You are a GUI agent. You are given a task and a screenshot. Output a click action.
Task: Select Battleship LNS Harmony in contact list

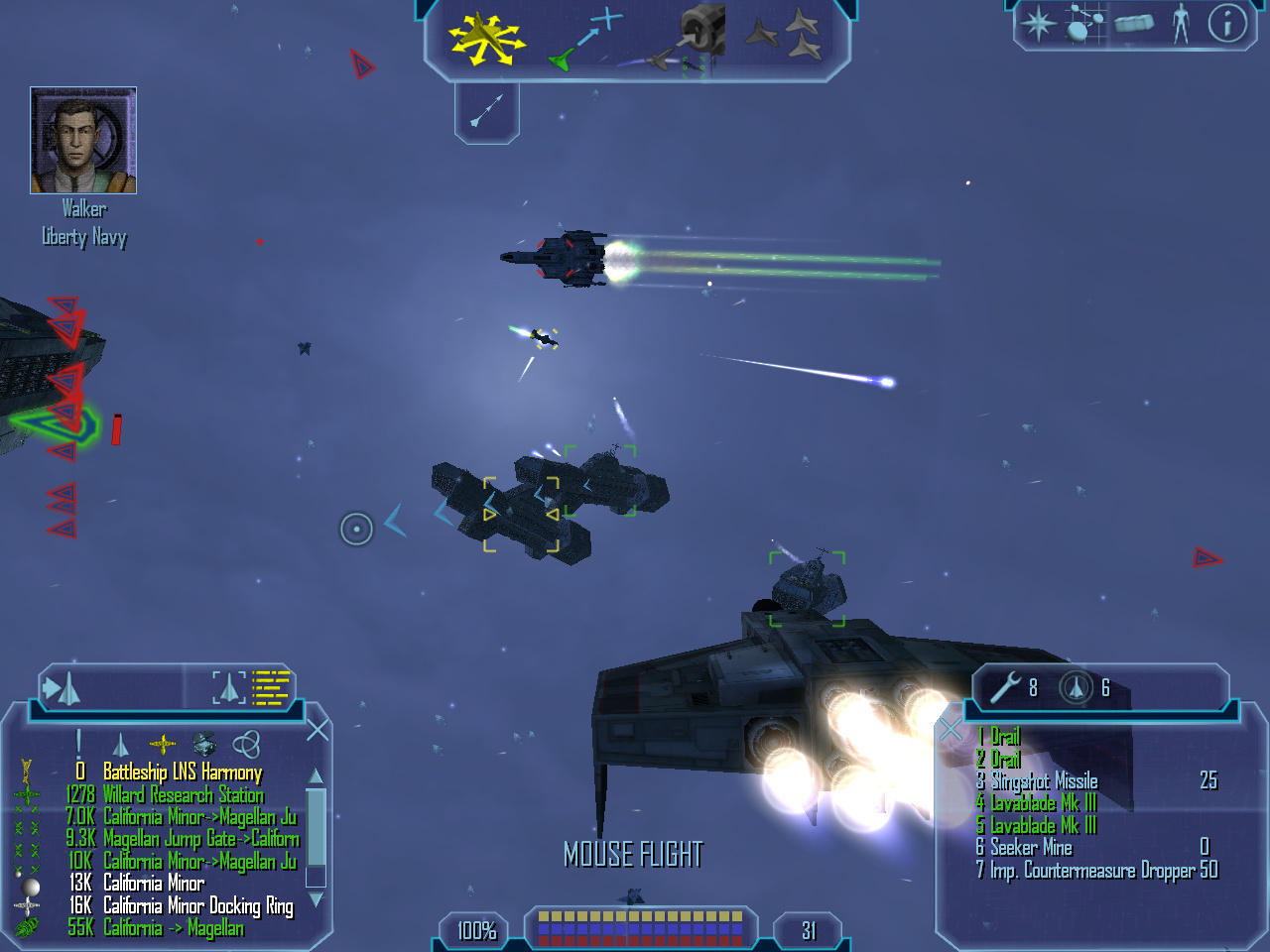click(x=183, y=772)
